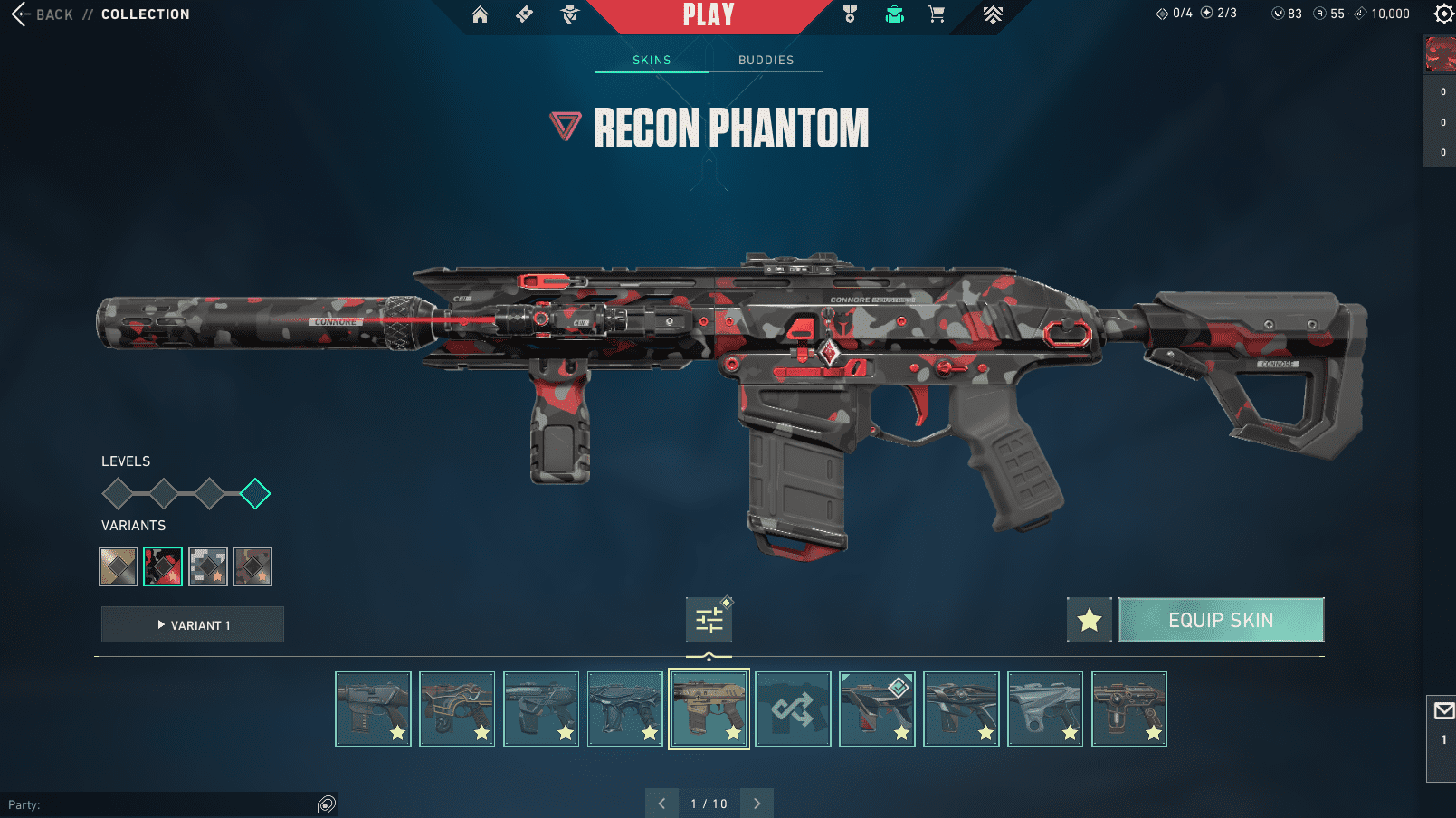
Task: Open the mail envelope notifications
Action: tap(1443, 711)
